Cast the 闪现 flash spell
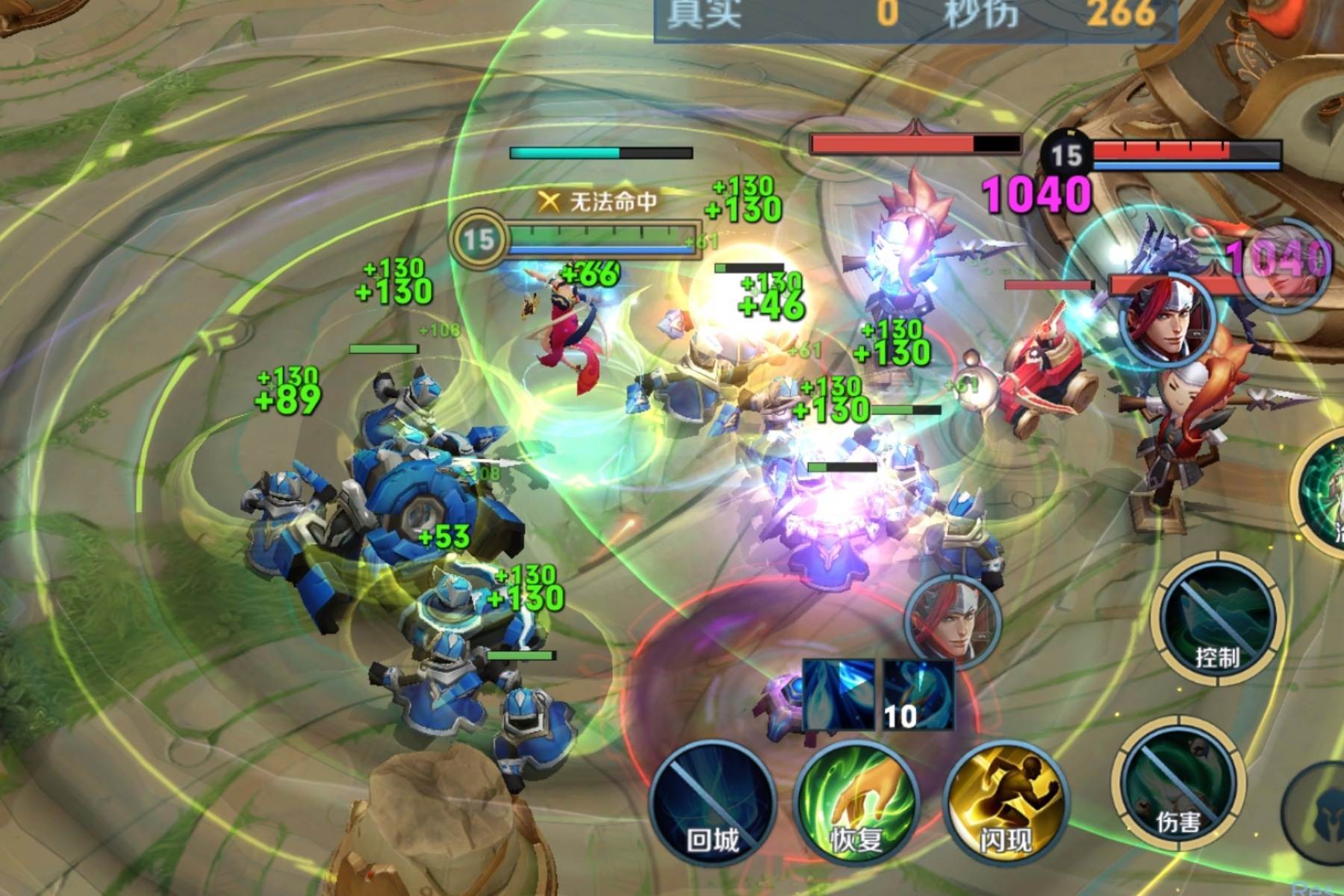The image size is (1344, 896). pos(1006,803)
